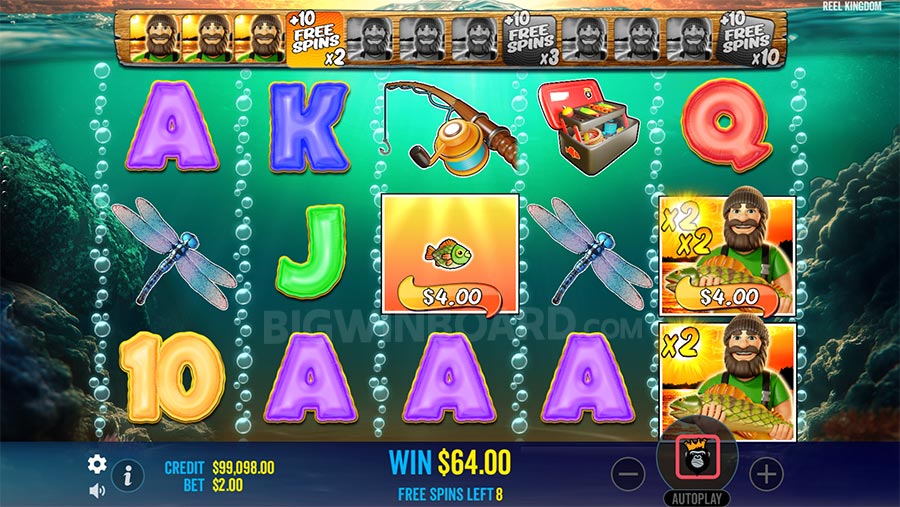Decrease the bet with the minus button
The image size is (900, 507).
coord(628,475)
